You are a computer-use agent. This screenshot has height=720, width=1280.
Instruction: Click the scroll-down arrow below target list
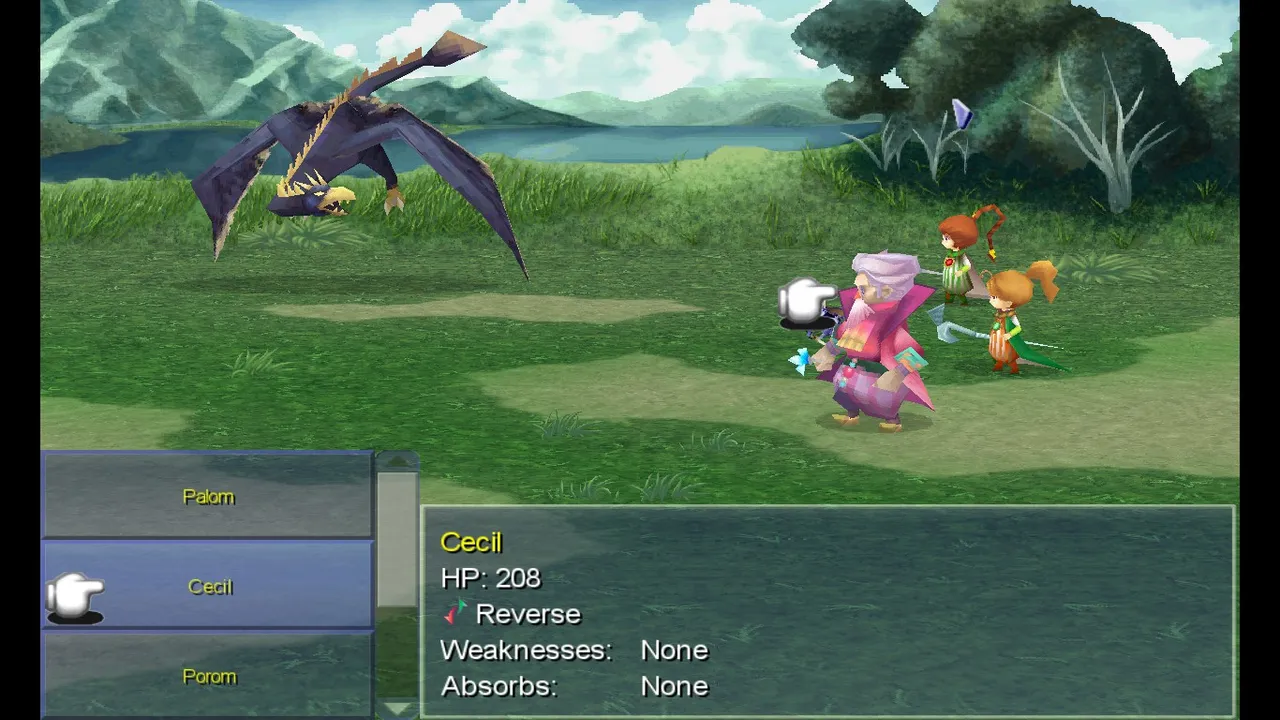pos(397,708)
